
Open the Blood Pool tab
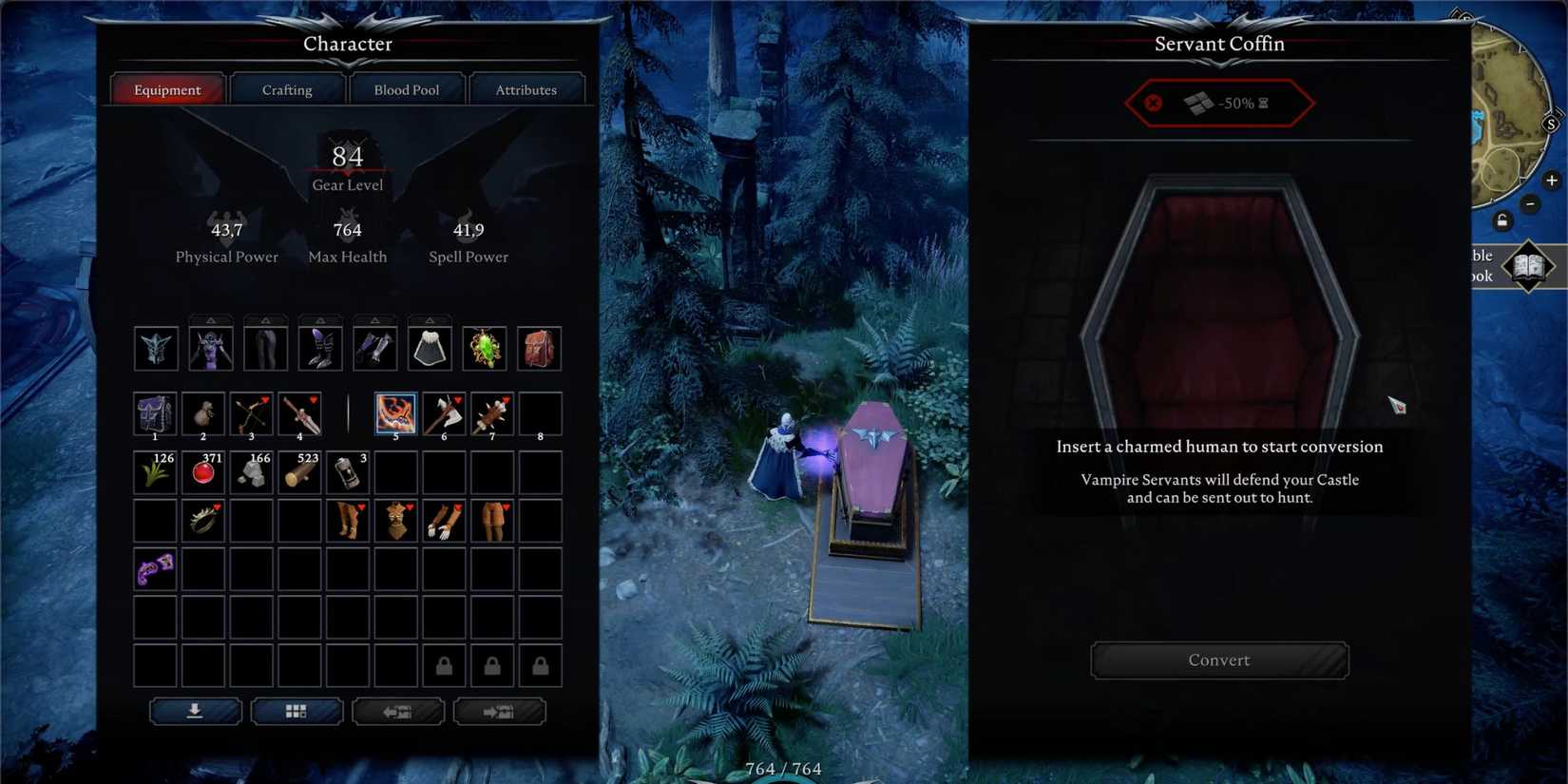(x=407, y=88)
